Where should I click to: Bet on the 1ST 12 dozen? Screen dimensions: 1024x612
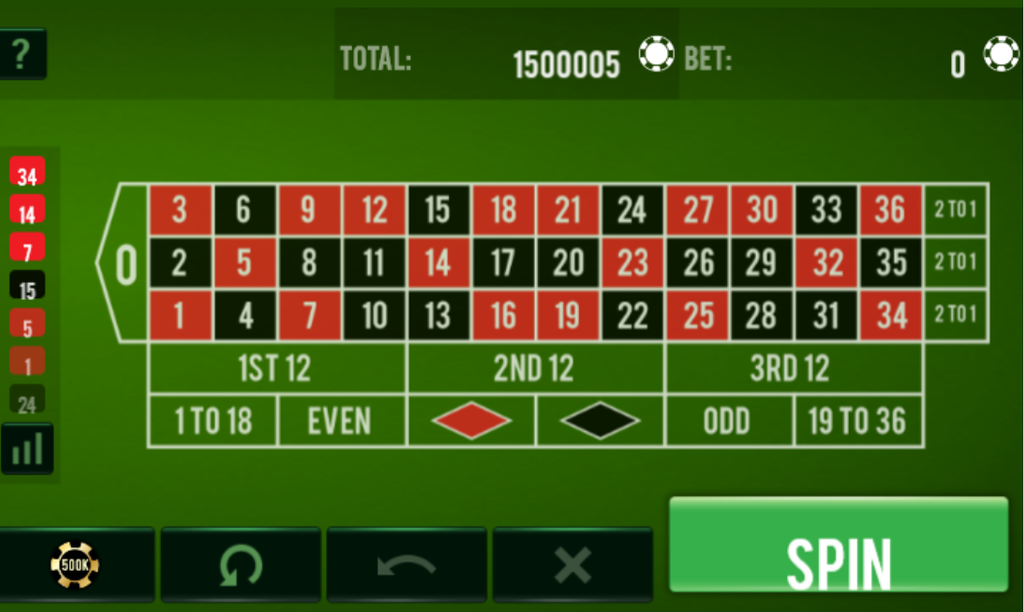tap(276, 369)
